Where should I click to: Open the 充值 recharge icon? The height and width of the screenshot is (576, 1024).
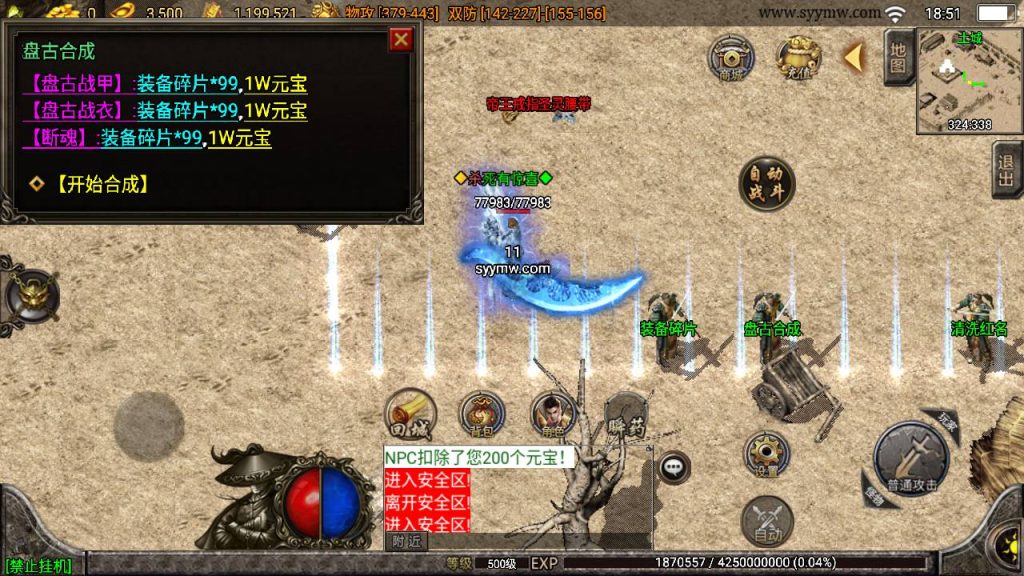[x=799, y=57]
